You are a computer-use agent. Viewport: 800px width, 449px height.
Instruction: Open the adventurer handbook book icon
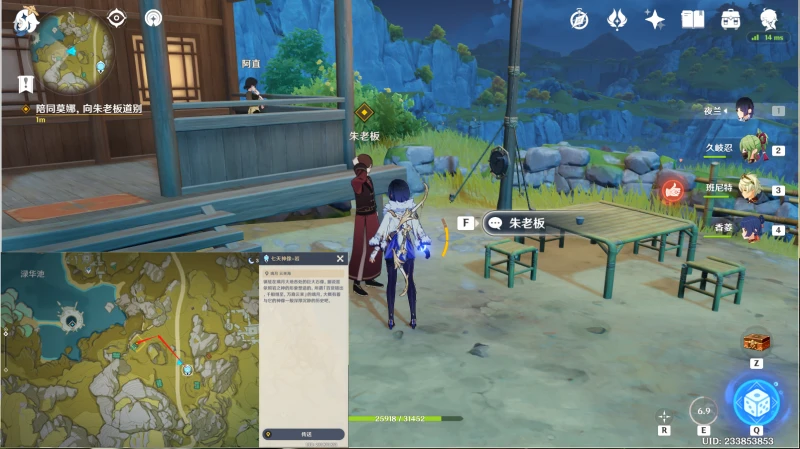692,19
